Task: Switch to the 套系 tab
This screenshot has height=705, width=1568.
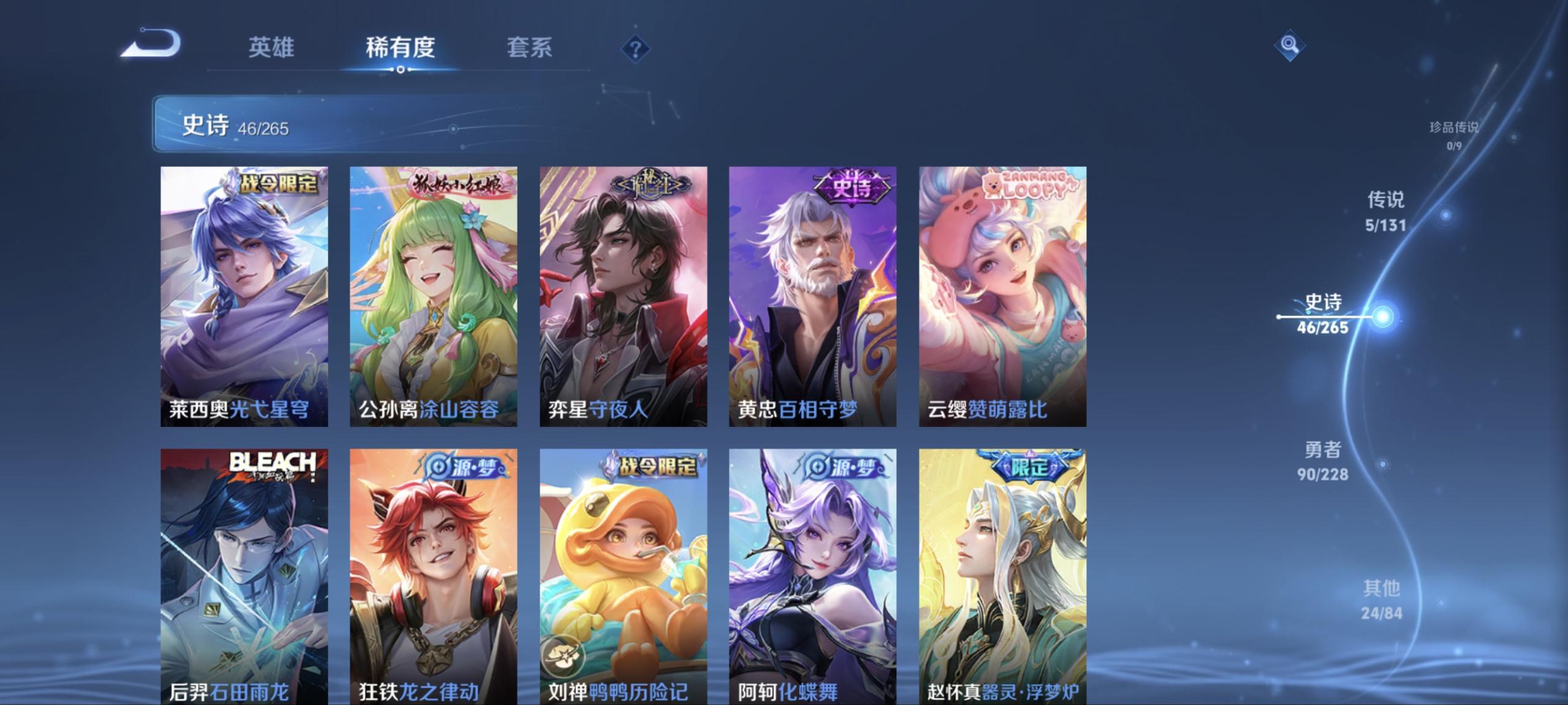Action: (530, 48)
